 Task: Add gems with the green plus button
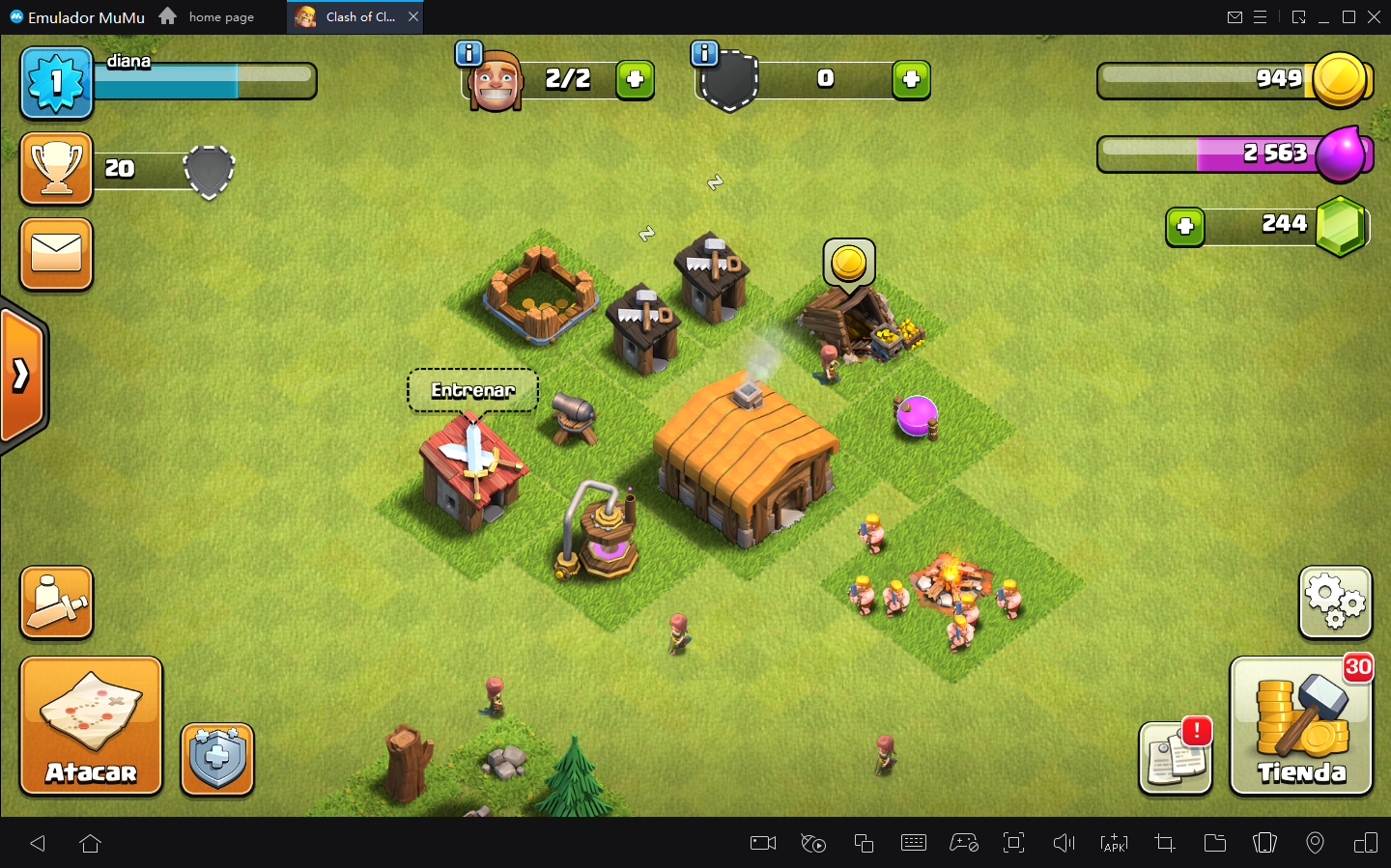pos(1185,228)
